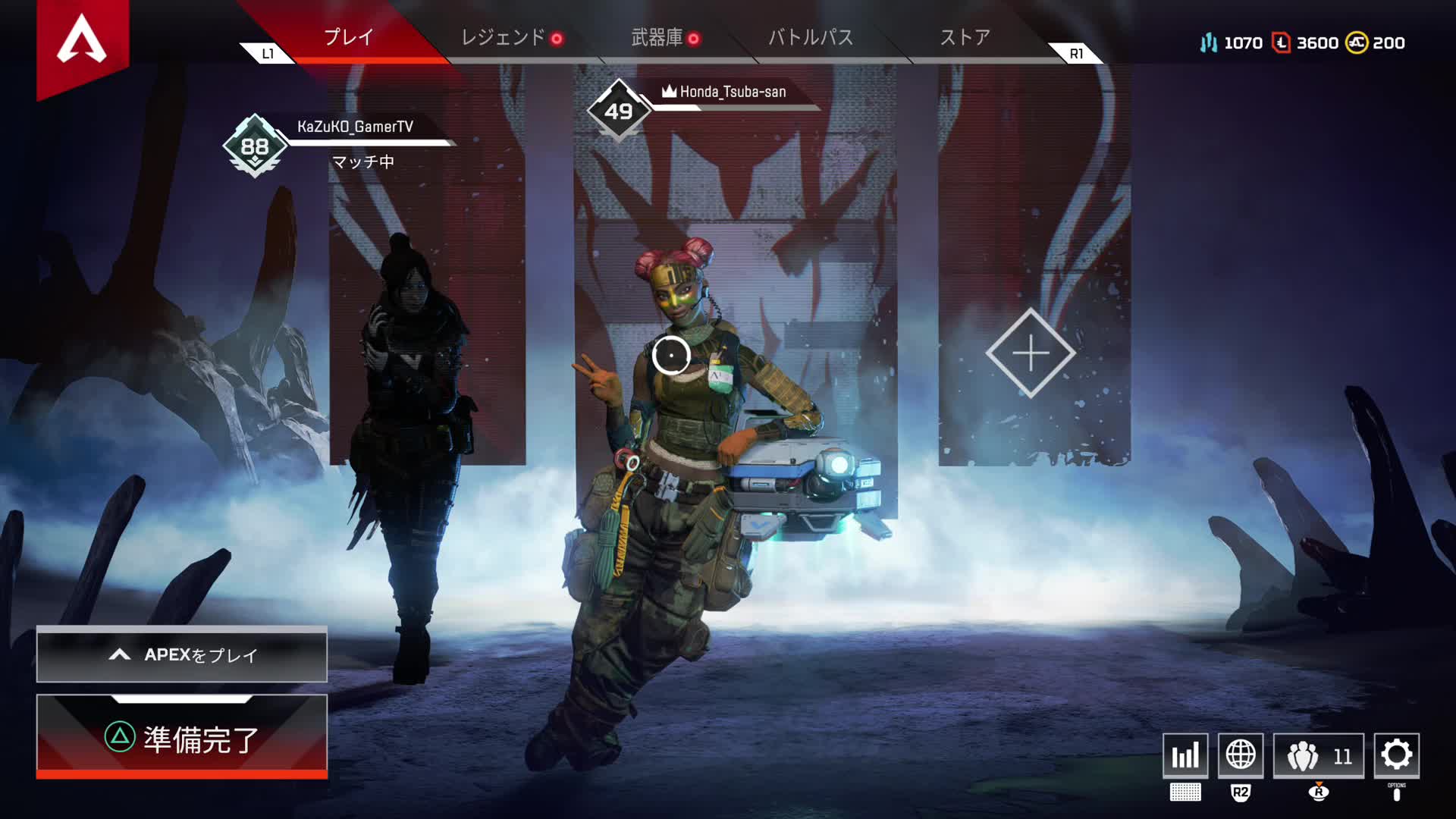The image size is (1456, 819).
Task: Open the gear settings menu
Action: [x=1397, y=755]
